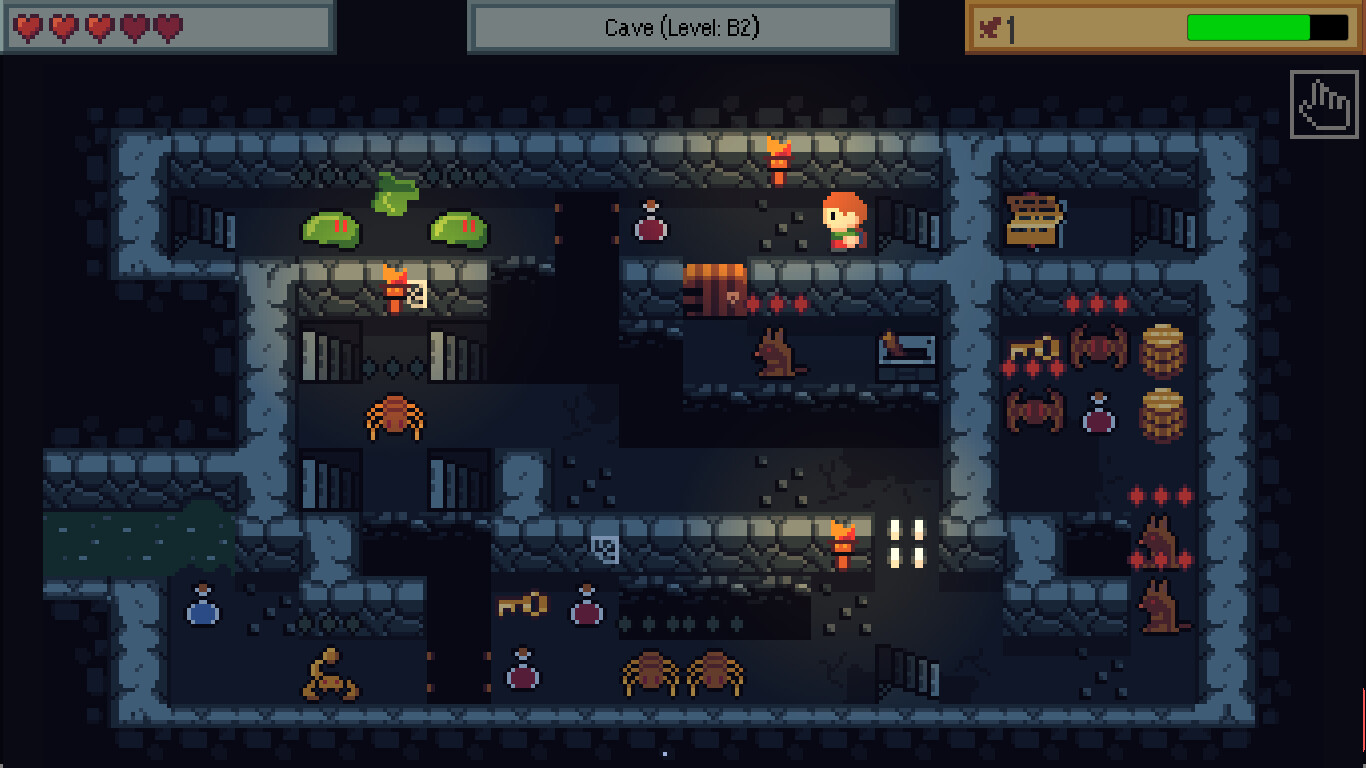Click the sign post below the upper torch
This screenshot has height=768, width=1366.
417,296
